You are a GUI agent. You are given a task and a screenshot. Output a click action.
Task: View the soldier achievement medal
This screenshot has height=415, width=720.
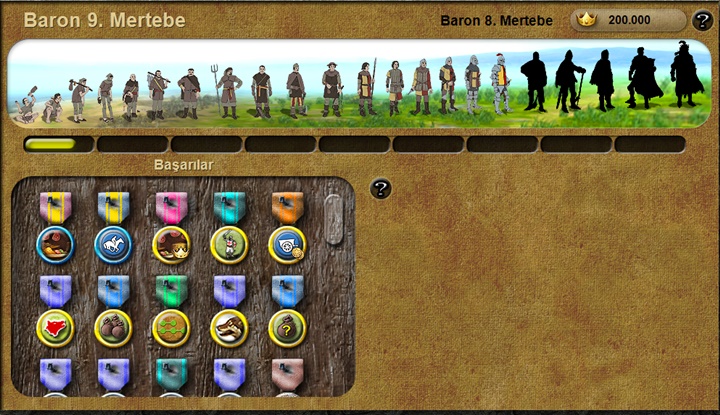[x=229, y=244]
